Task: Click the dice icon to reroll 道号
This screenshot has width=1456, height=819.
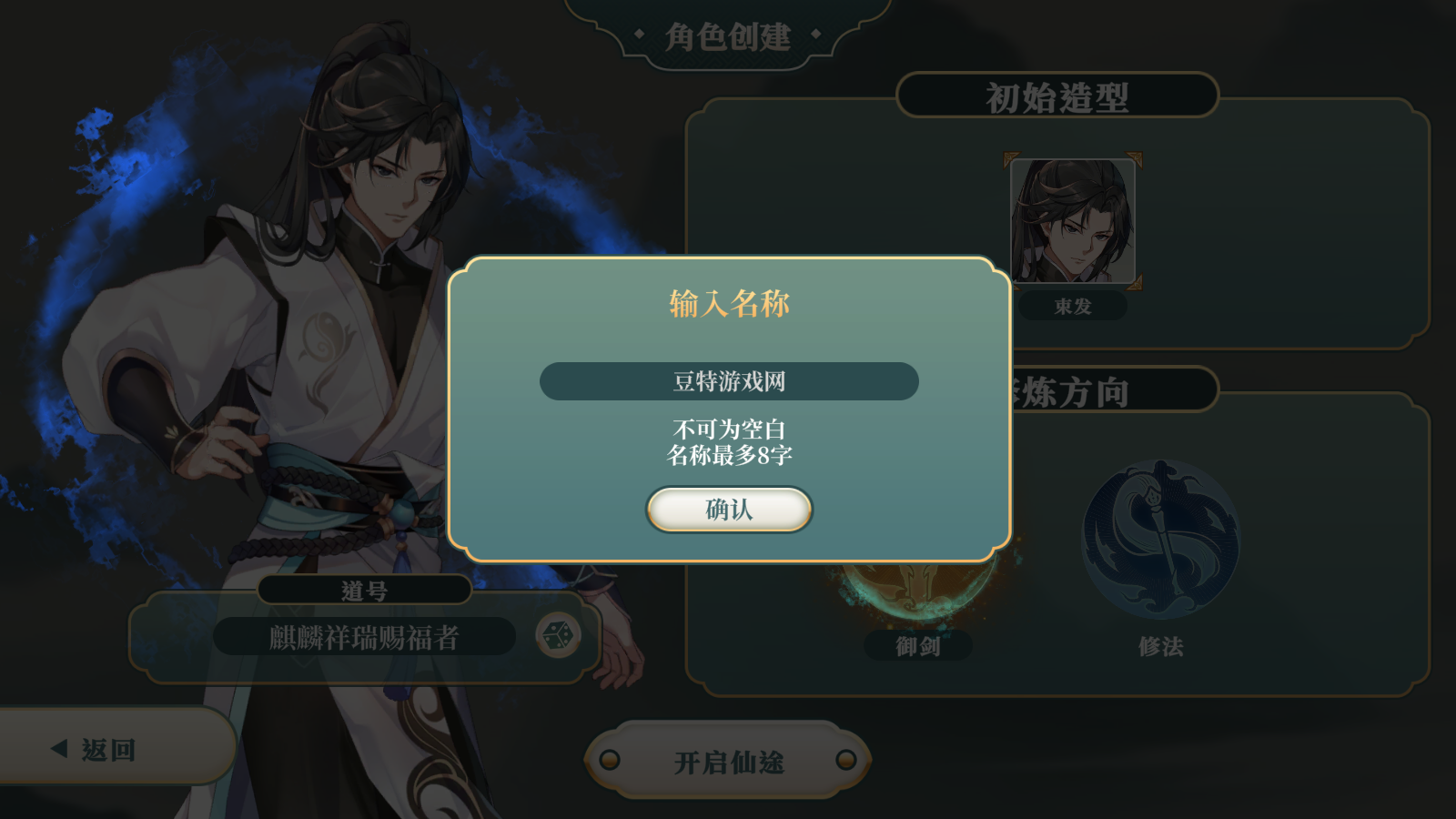Action: tap(557, 636)
